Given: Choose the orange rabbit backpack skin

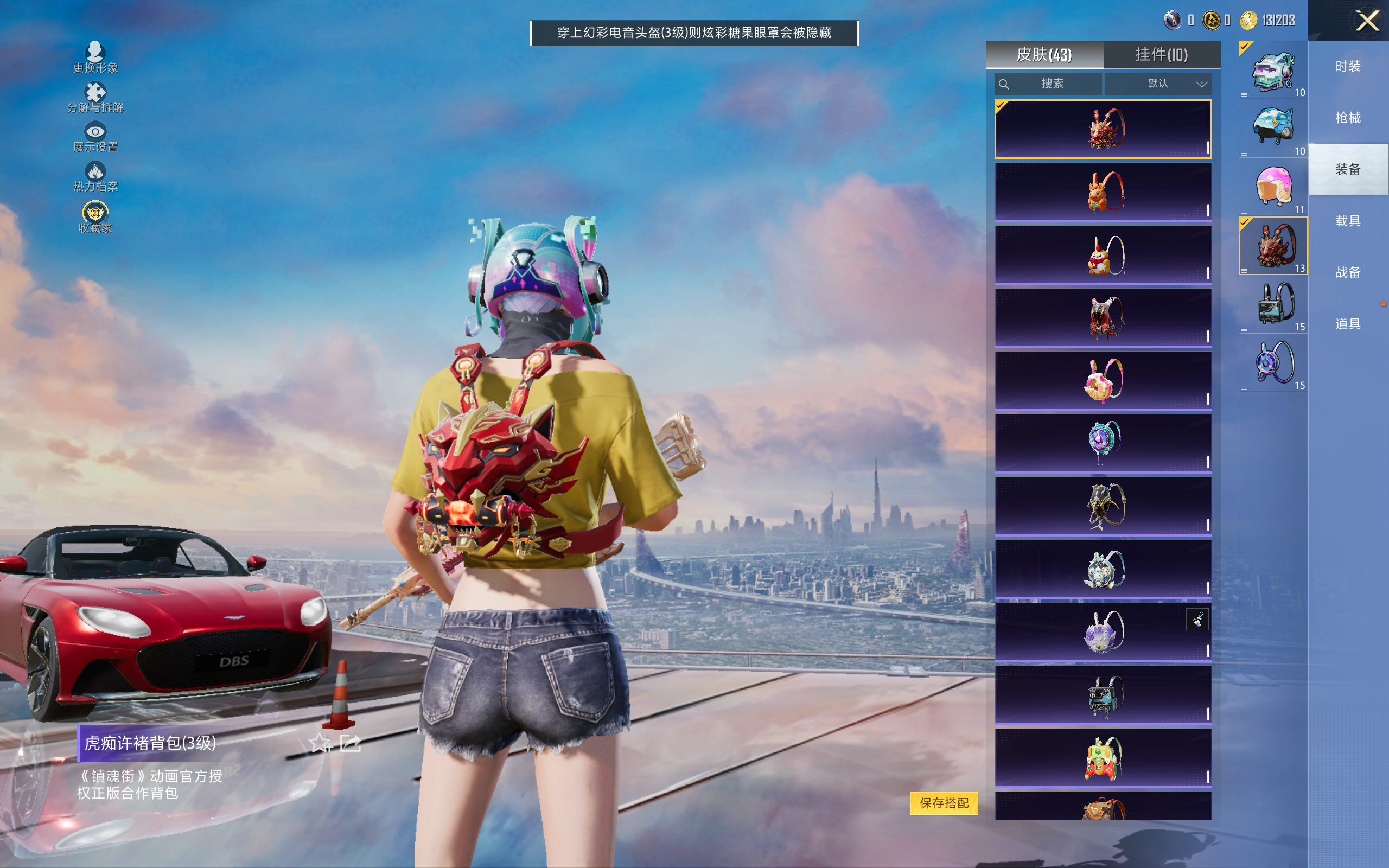Looking at the screenshot, I should [x=1103, y=192].
